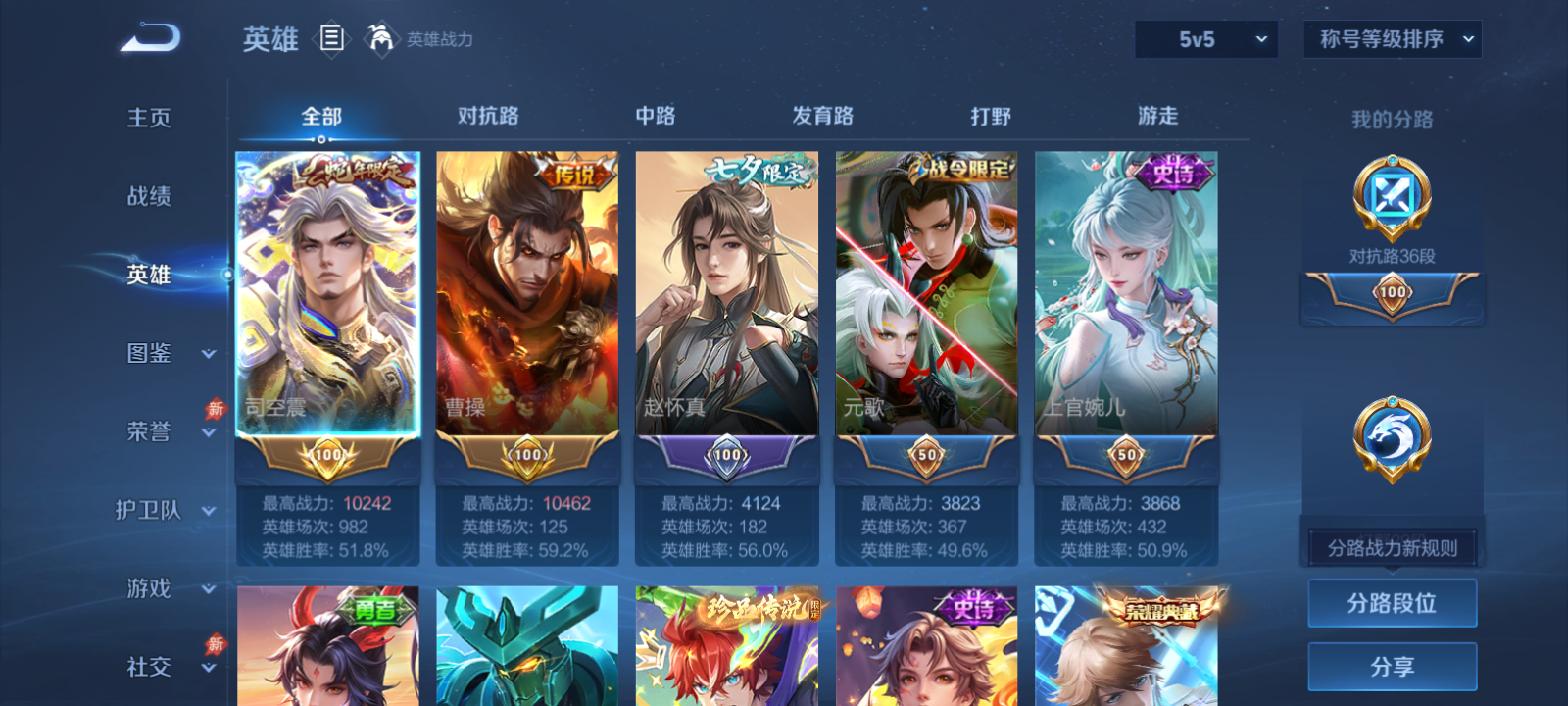This screenshot has height=706, width=1568.
Task: Select the 上官婉儿 hero card
Action: coord(1125,294)
